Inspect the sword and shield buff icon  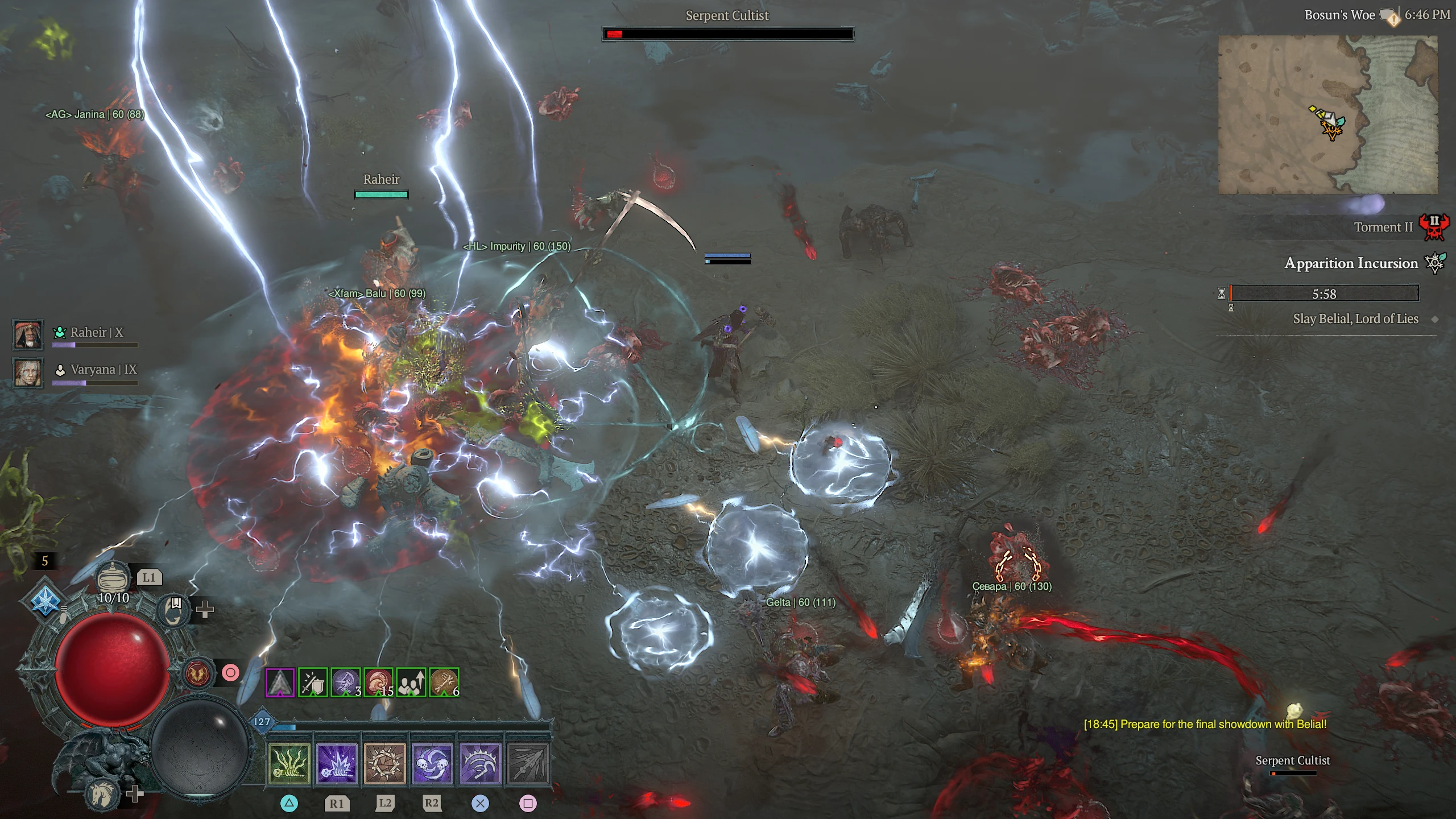tap(313, 682)
